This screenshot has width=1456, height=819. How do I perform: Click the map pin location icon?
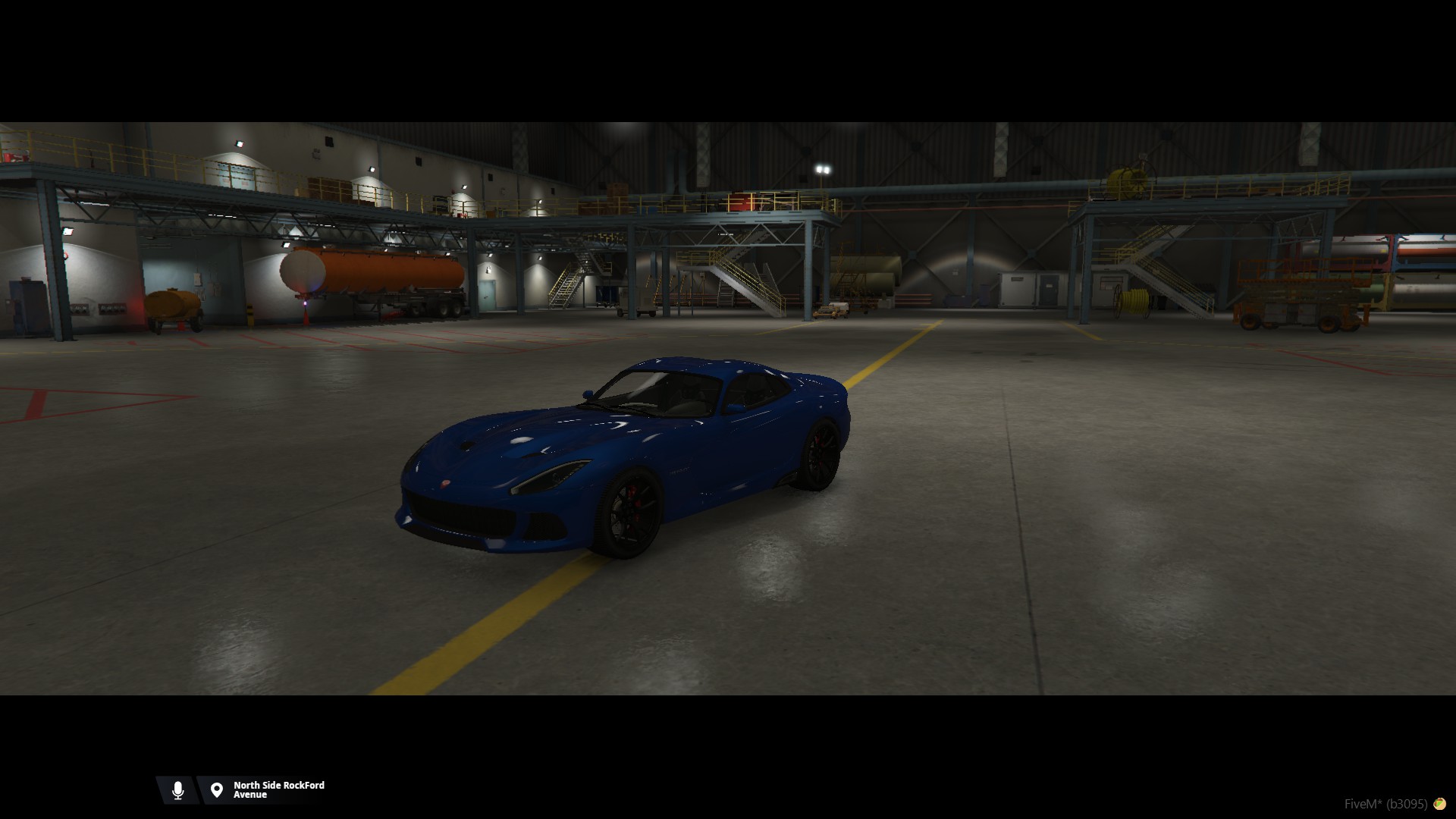pyautogui.click(x=217, y=790)
